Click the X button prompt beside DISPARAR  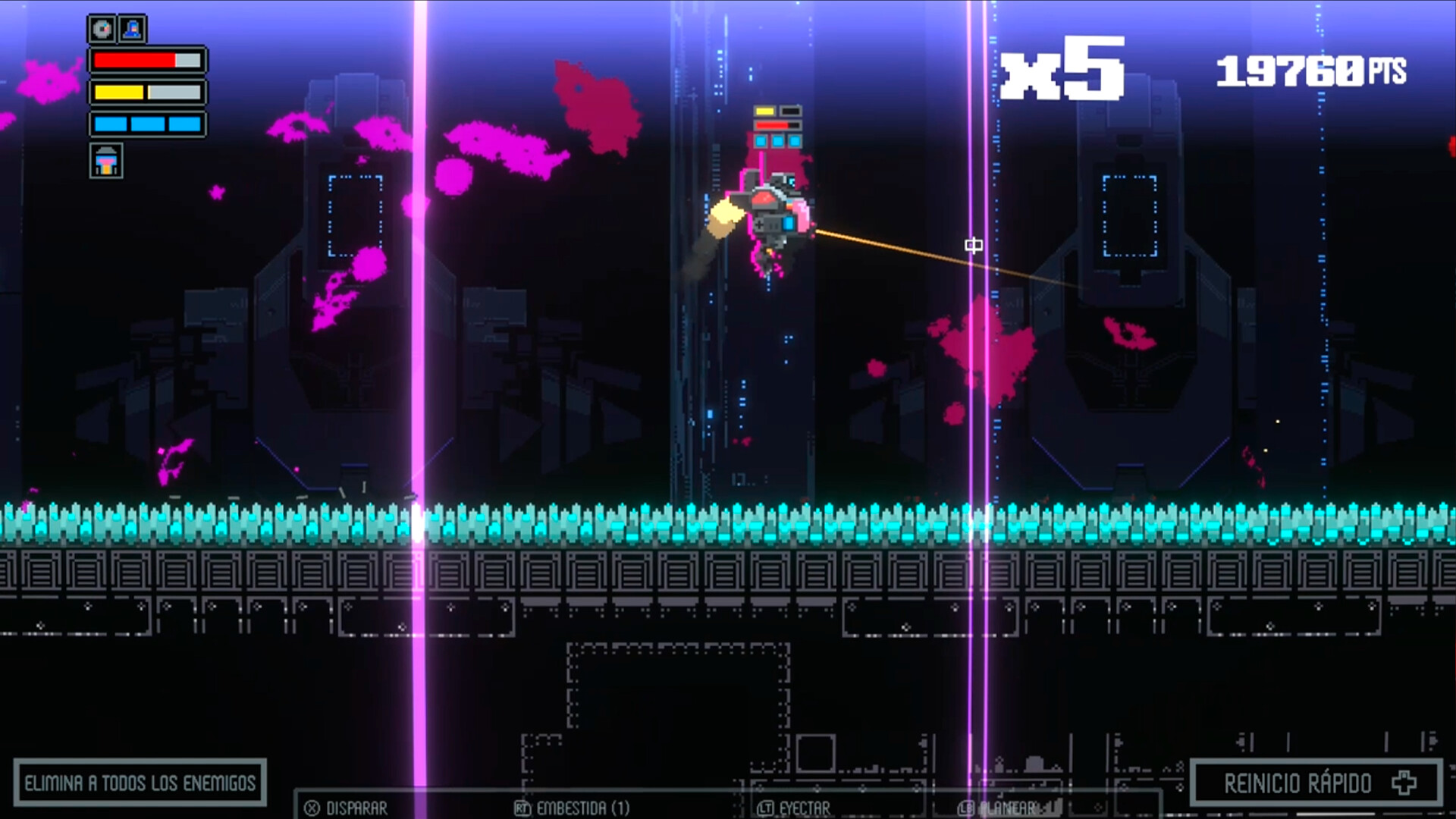(x=312, y=807)
